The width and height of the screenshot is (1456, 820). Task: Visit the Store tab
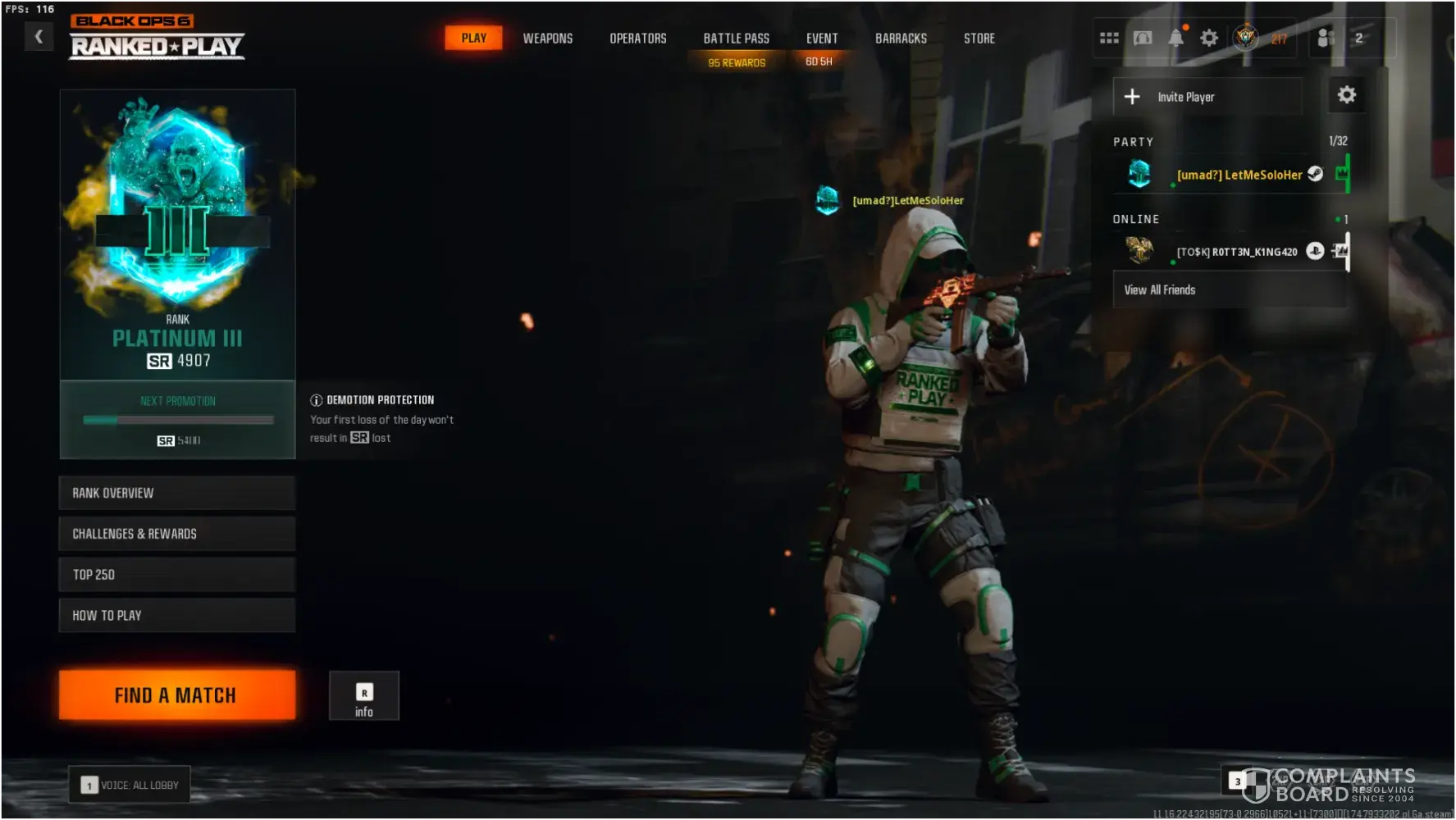pyautogui.click(x=979, y=39)
